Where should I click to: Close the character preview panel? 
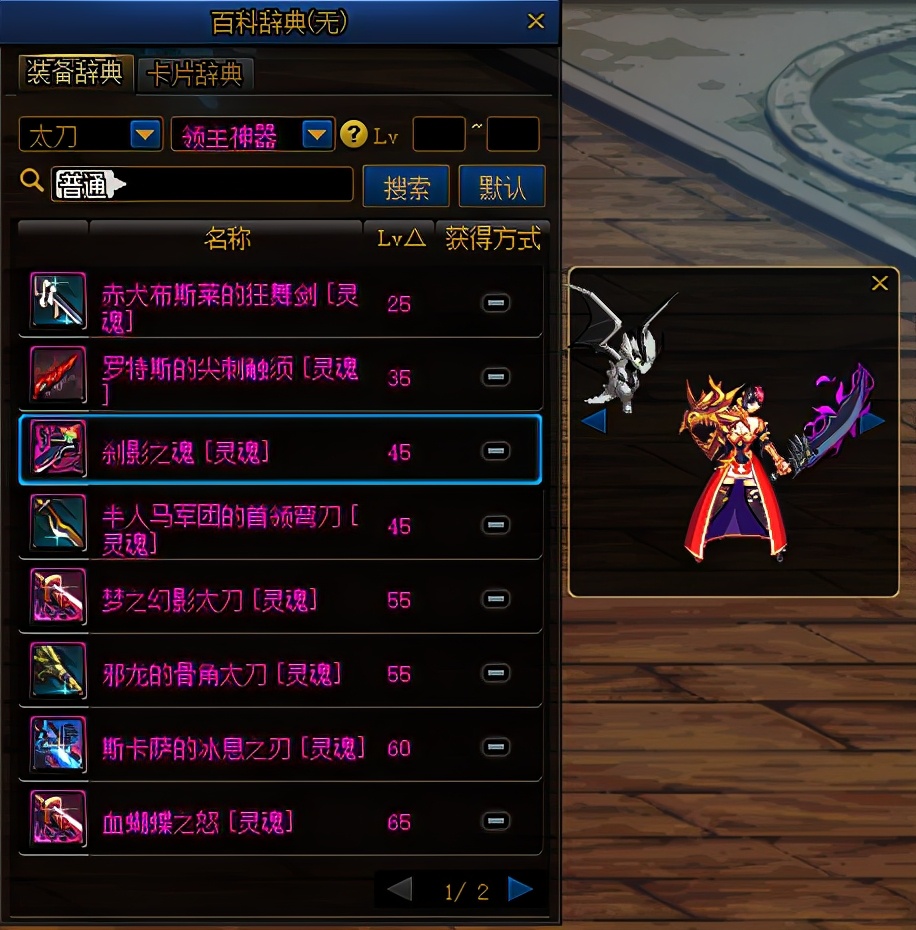pos(880,283)
